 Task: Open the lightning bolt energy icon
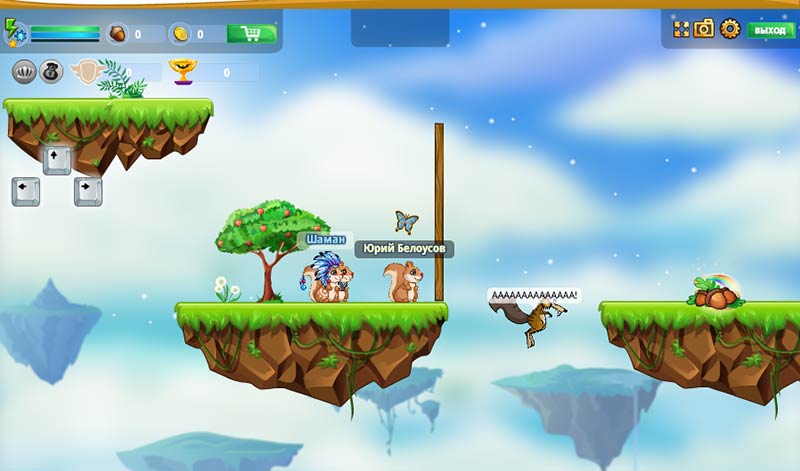pos(11,29)
